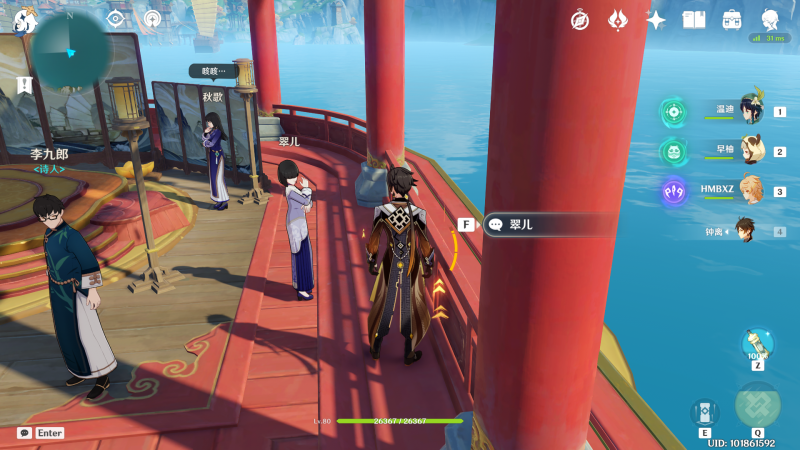Open the backpack inventory
The image size is (800, 450).
(732, 20)
